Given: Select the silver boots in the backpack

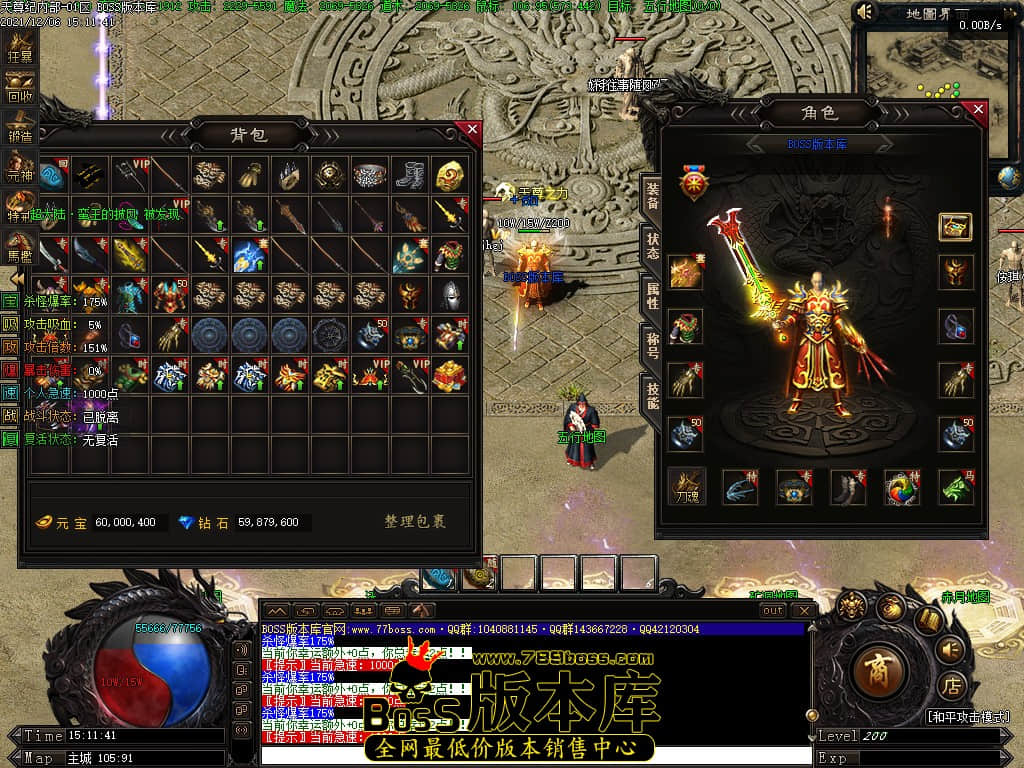Looking at the screenshot, I should pyautogui.click(x=410, y=175).
